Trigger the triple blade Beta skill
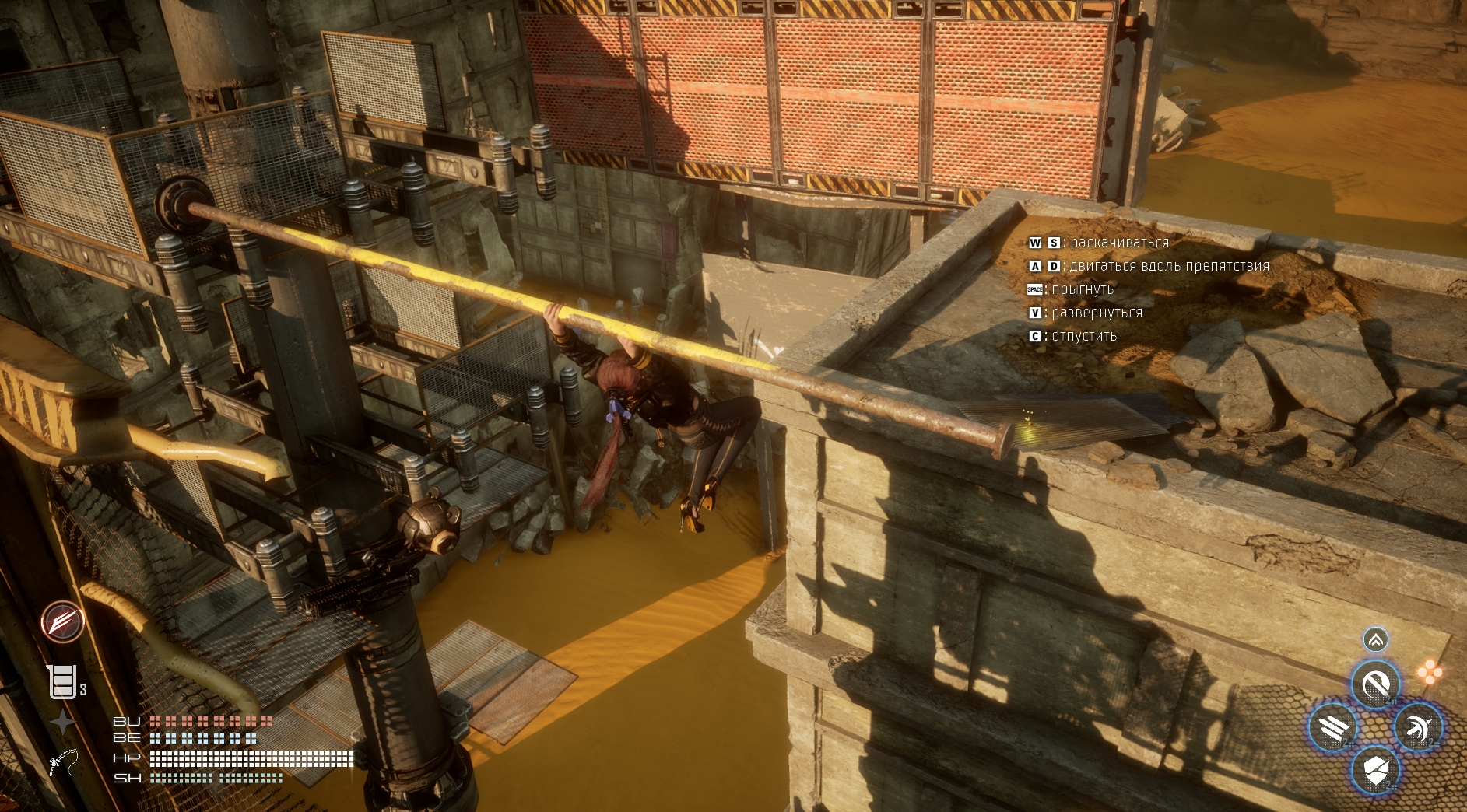Viewport: 1467px width, 812px height. [x=1332, y=728]
